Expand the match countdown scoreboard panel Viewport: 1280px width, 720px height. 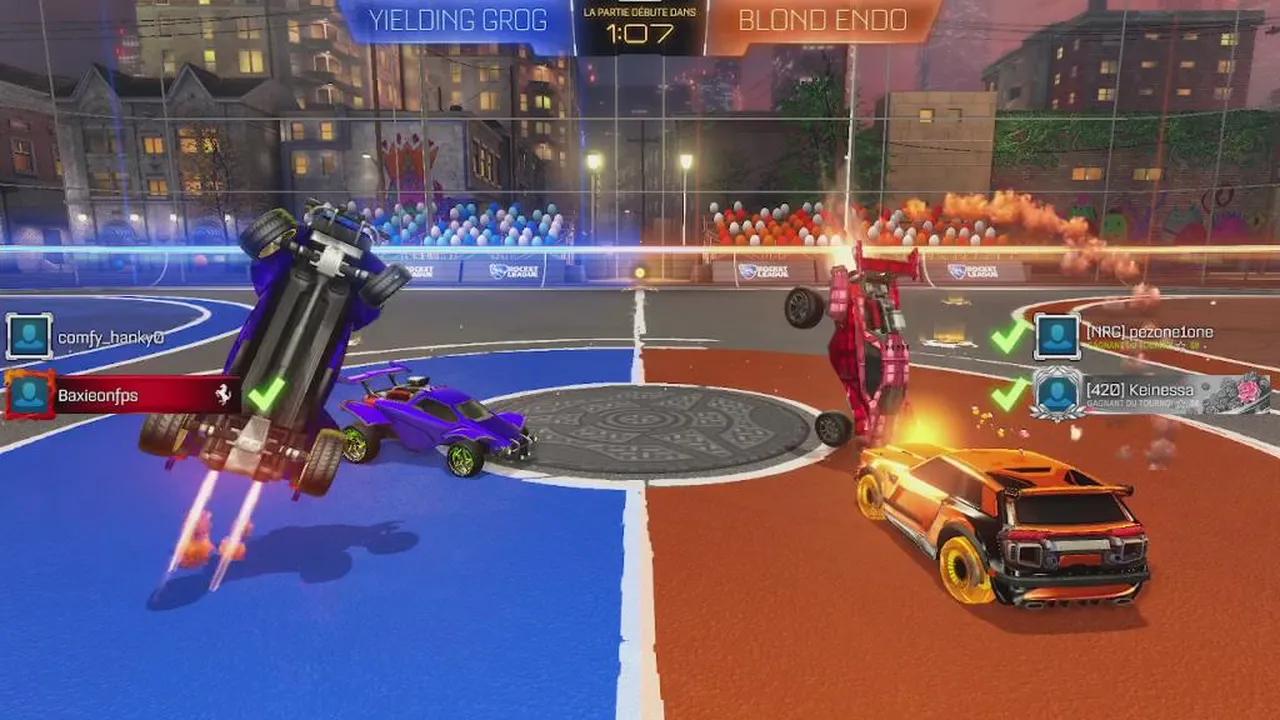pos(639,25)
